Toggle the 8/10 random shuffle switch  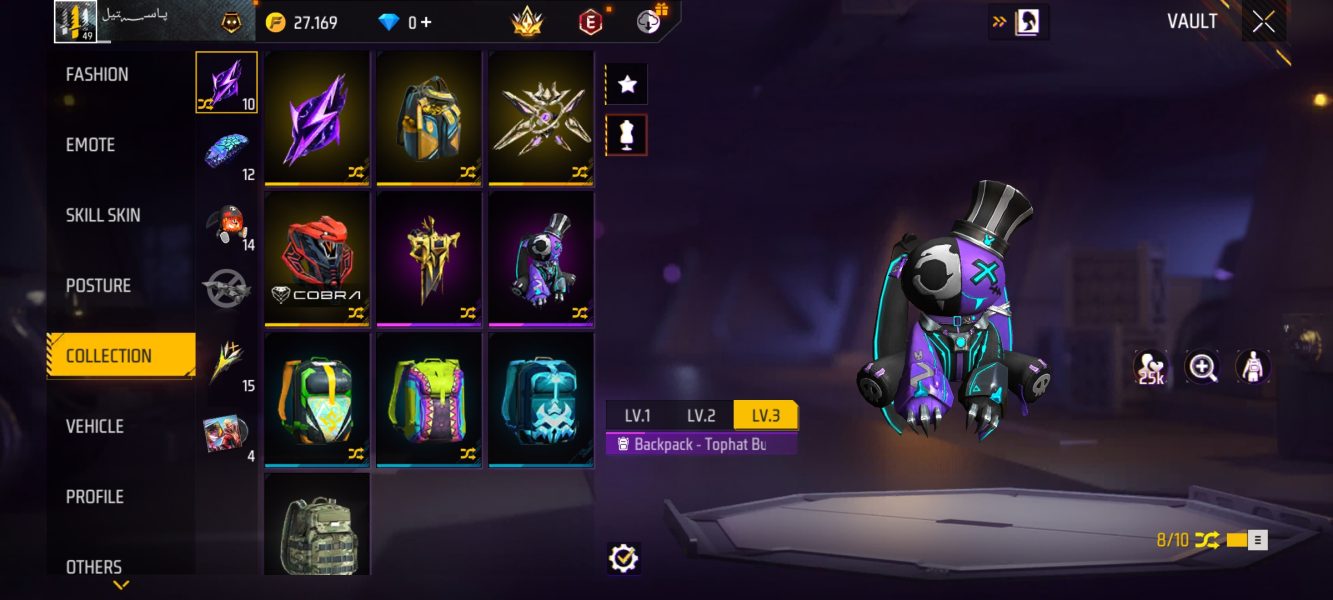coord(1246,540)
